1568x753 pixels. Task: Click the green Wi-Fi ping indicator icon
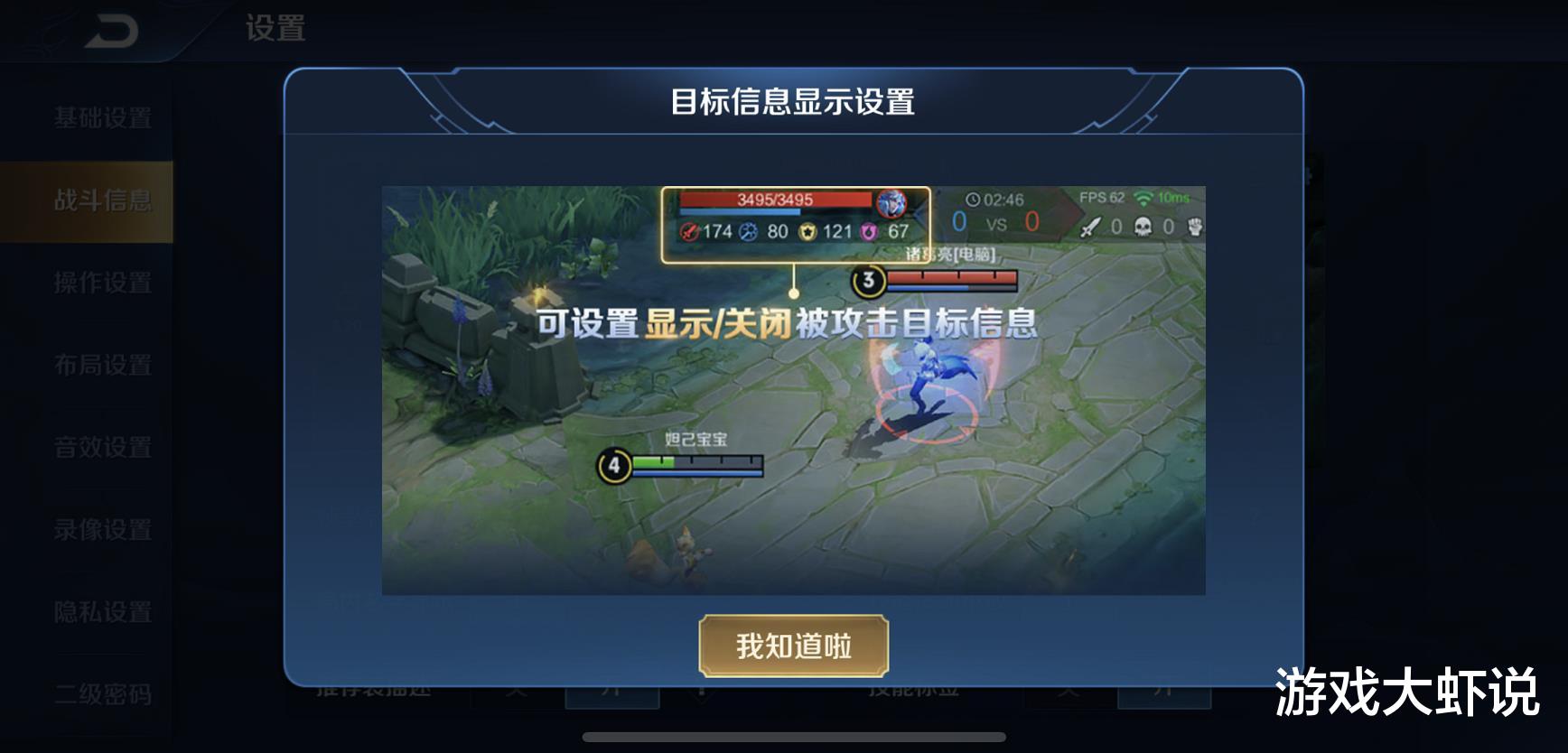pos(1144,200)
